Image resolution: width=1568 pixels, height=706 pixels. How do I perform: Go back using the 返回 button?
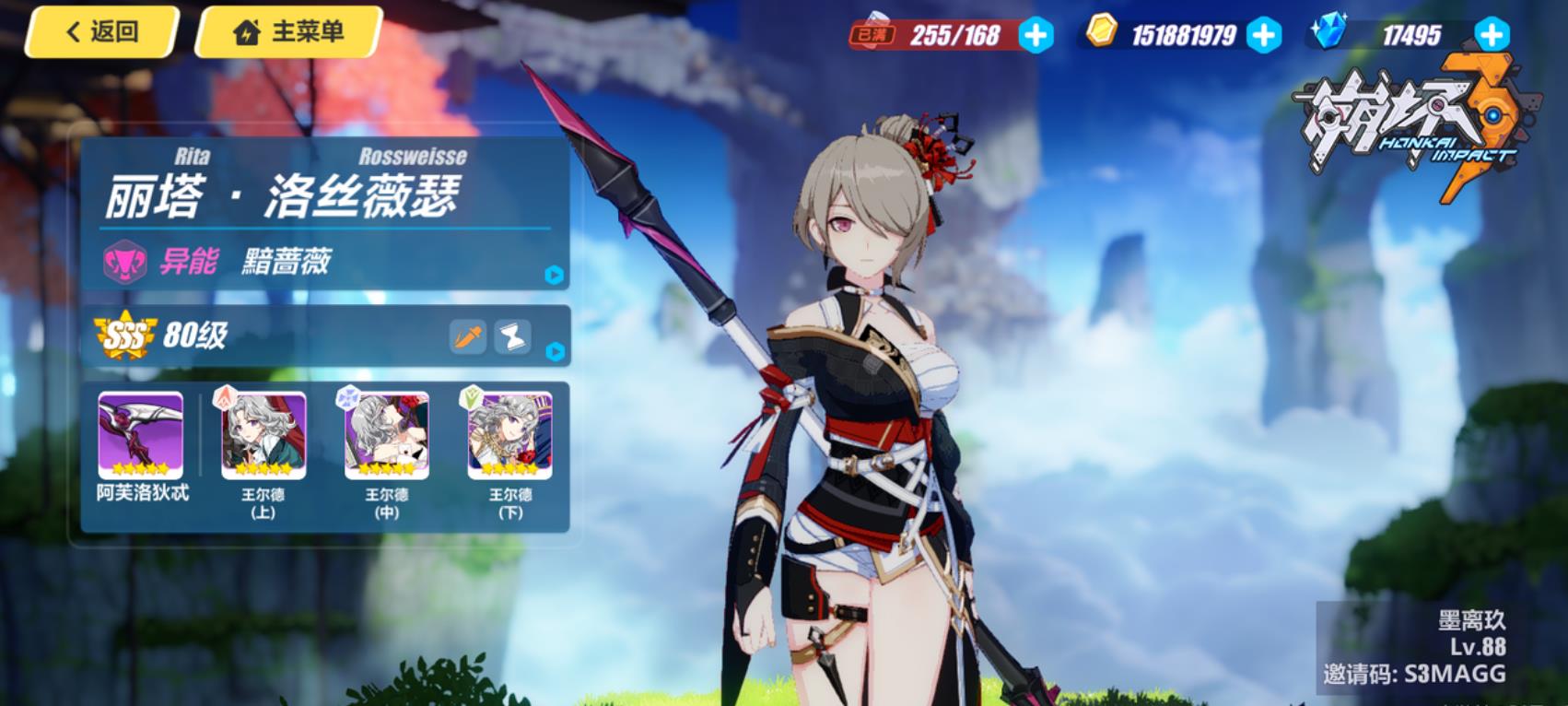[x=101, y=32]
